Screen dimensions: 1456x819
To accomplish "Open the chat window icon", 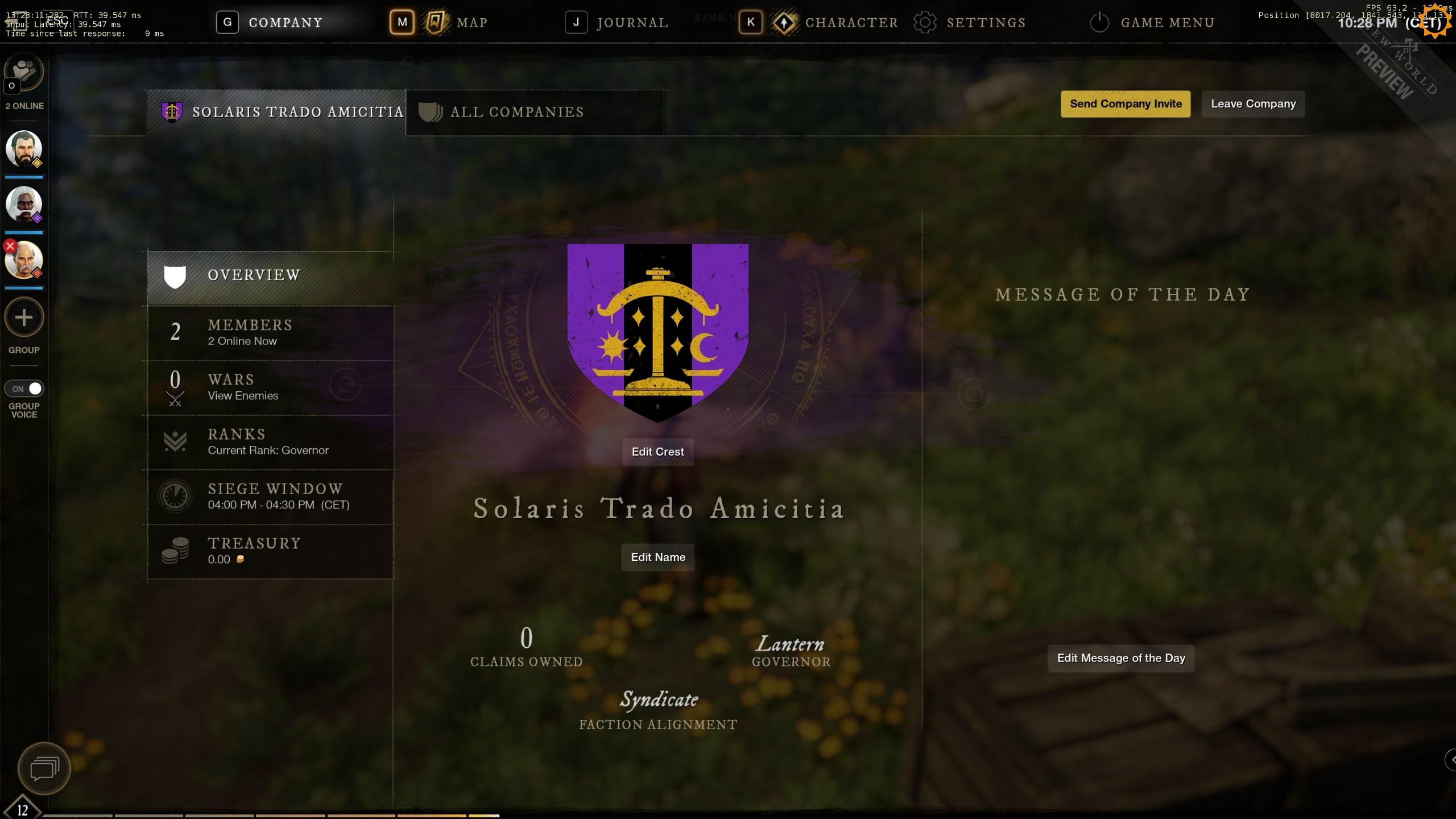I will pos(44,768).
